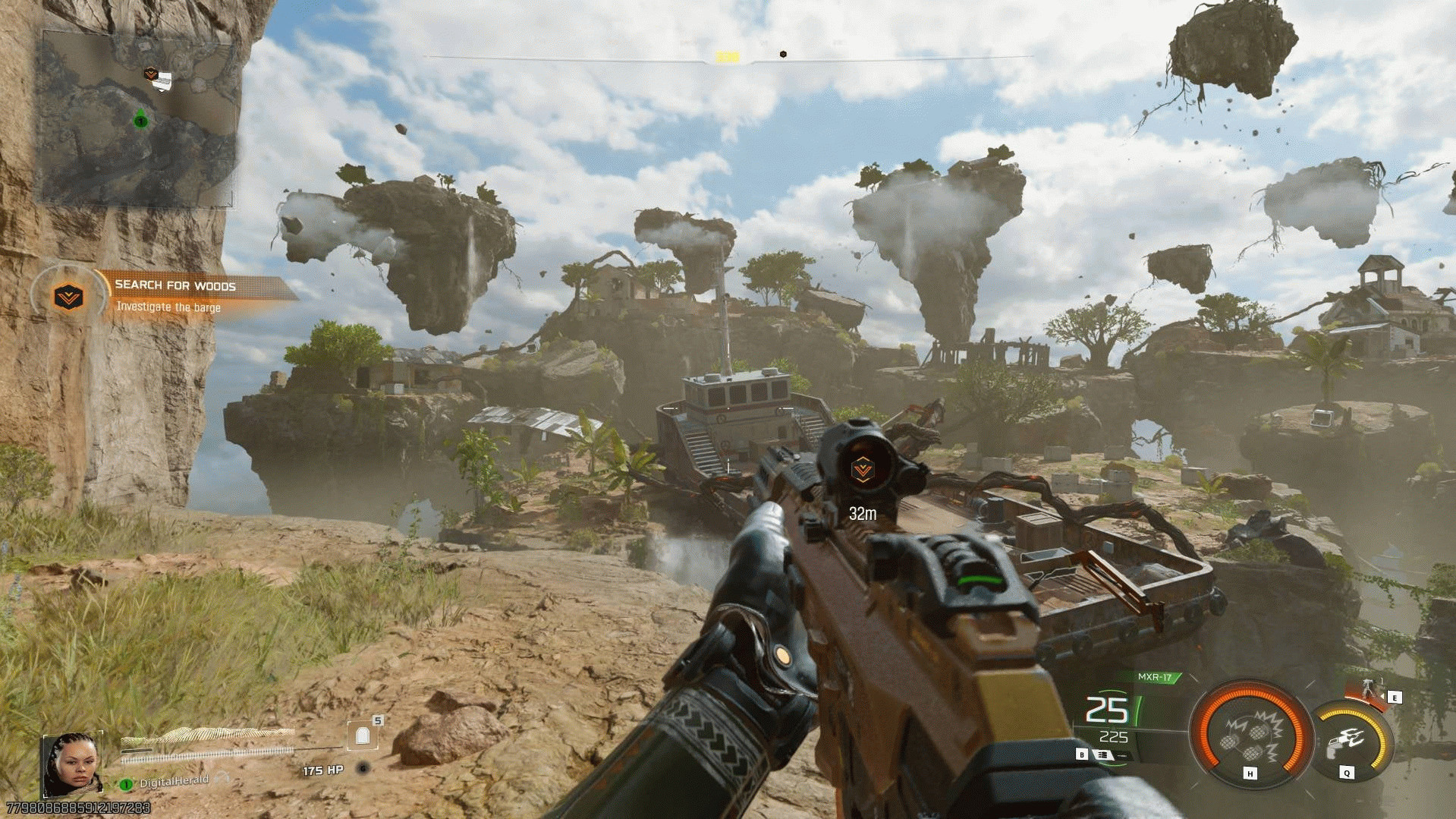Image resolution: width=1456 pixels, height=819 pixels.
Task: Click the objective waypoint marker showing 32m
Action: [862, 471]
